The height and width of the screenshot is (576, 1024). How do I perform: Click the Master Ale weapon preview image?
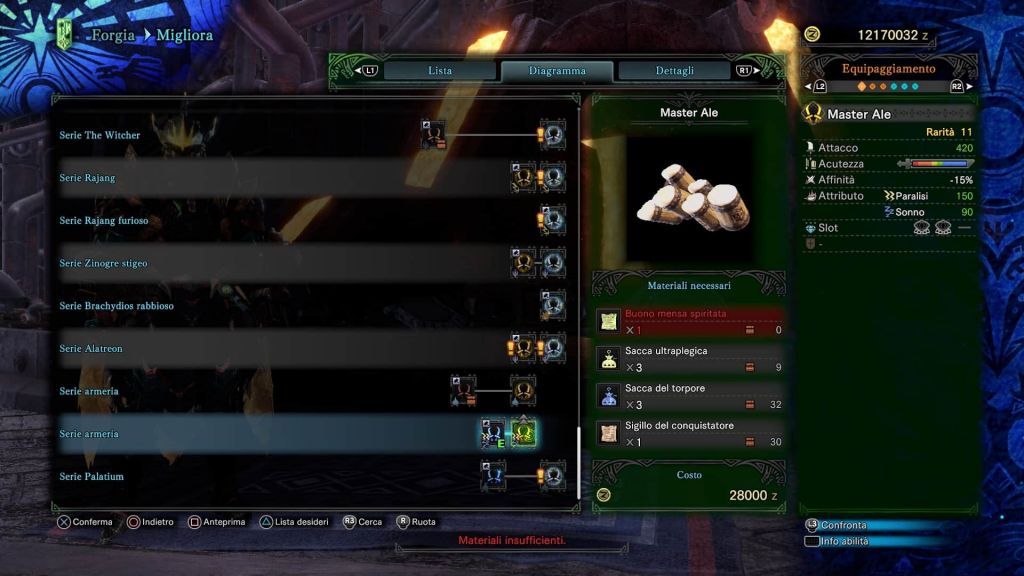point(689,198)
